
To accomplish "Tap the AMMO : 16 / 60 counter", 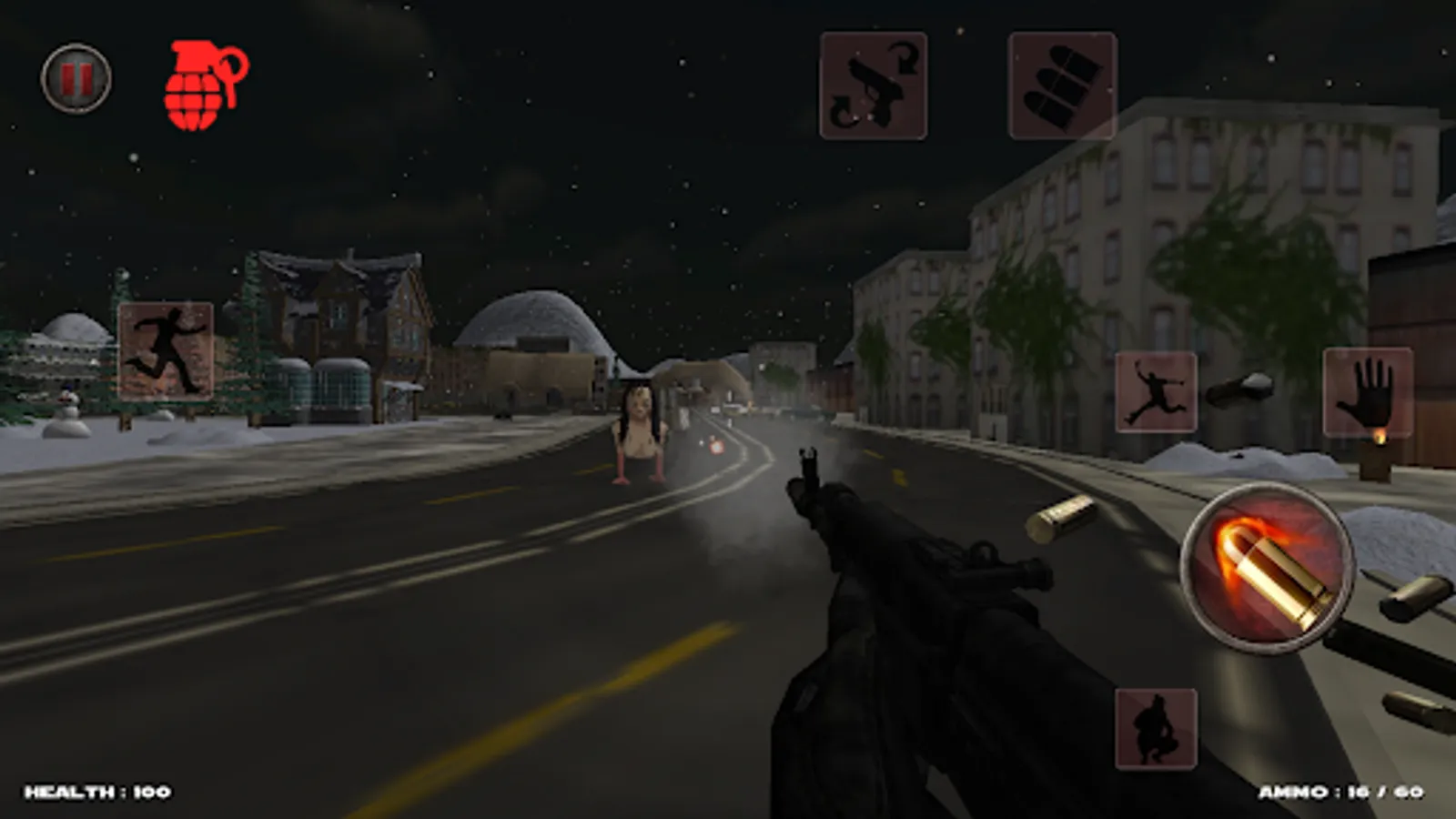I will coord(1340,791).
